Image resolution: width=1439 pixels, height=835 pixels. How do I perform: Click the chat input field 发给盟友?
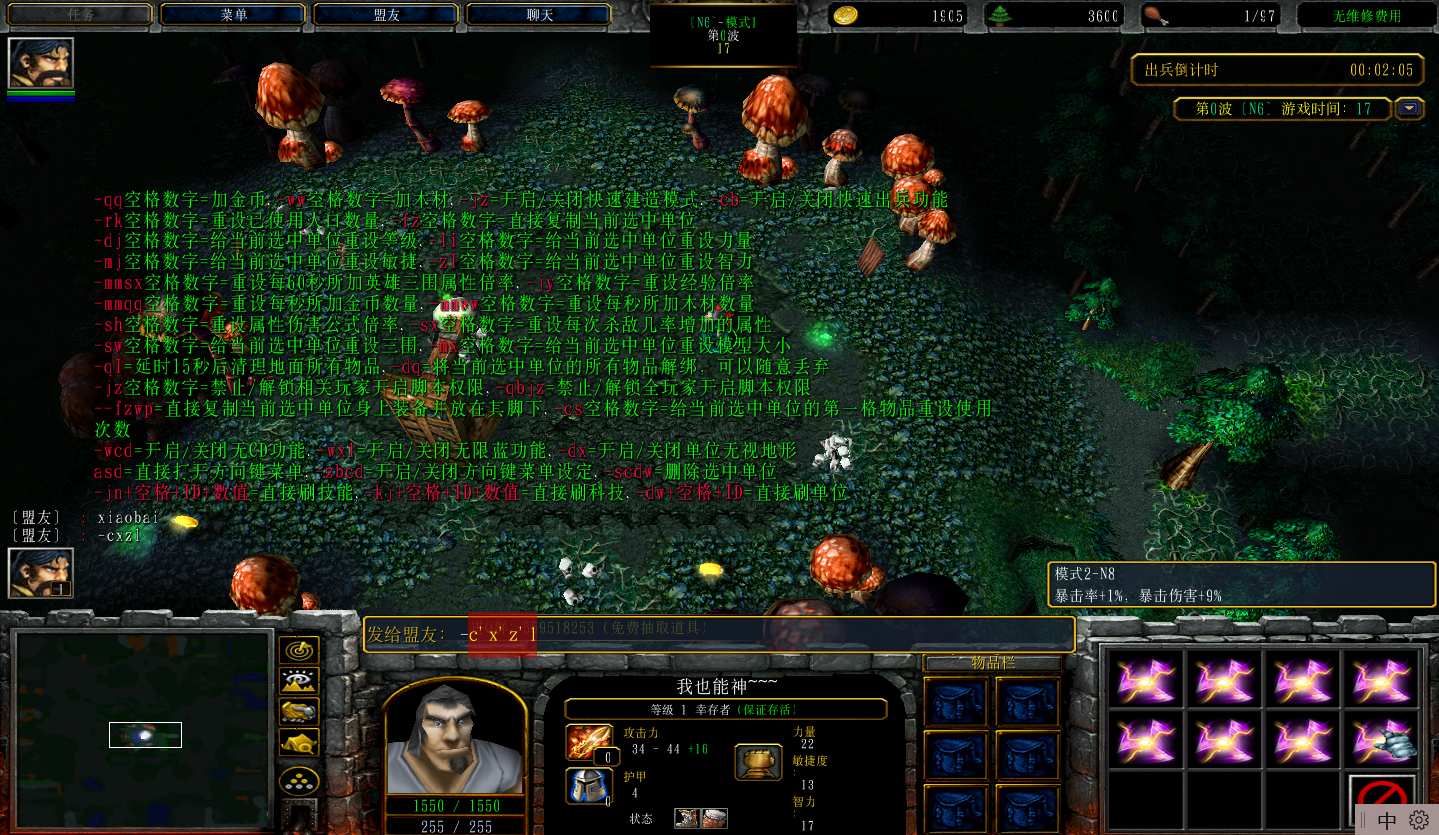click(720, 634)
